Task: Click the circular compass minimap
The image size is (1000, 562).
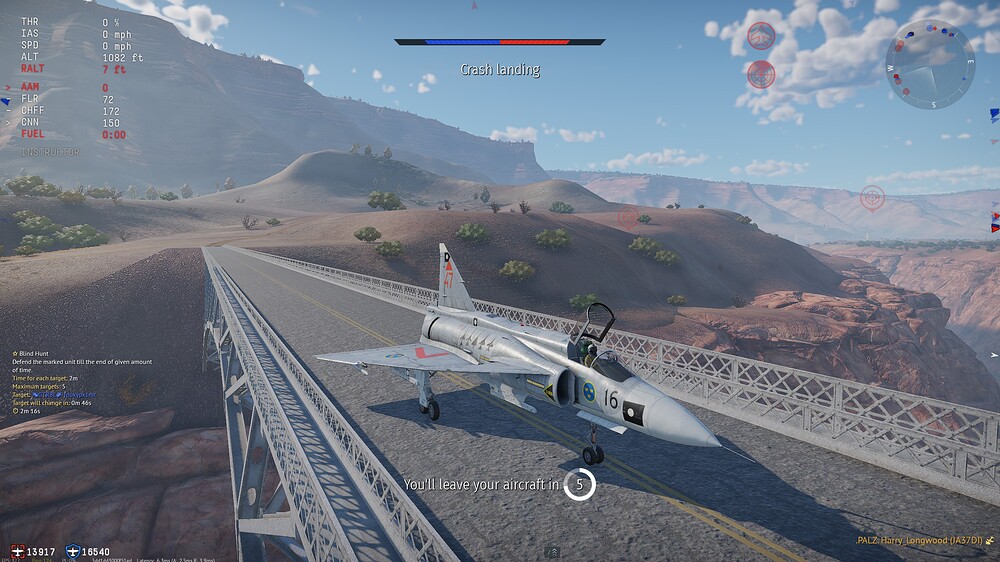Action: [x=930, y=64]
